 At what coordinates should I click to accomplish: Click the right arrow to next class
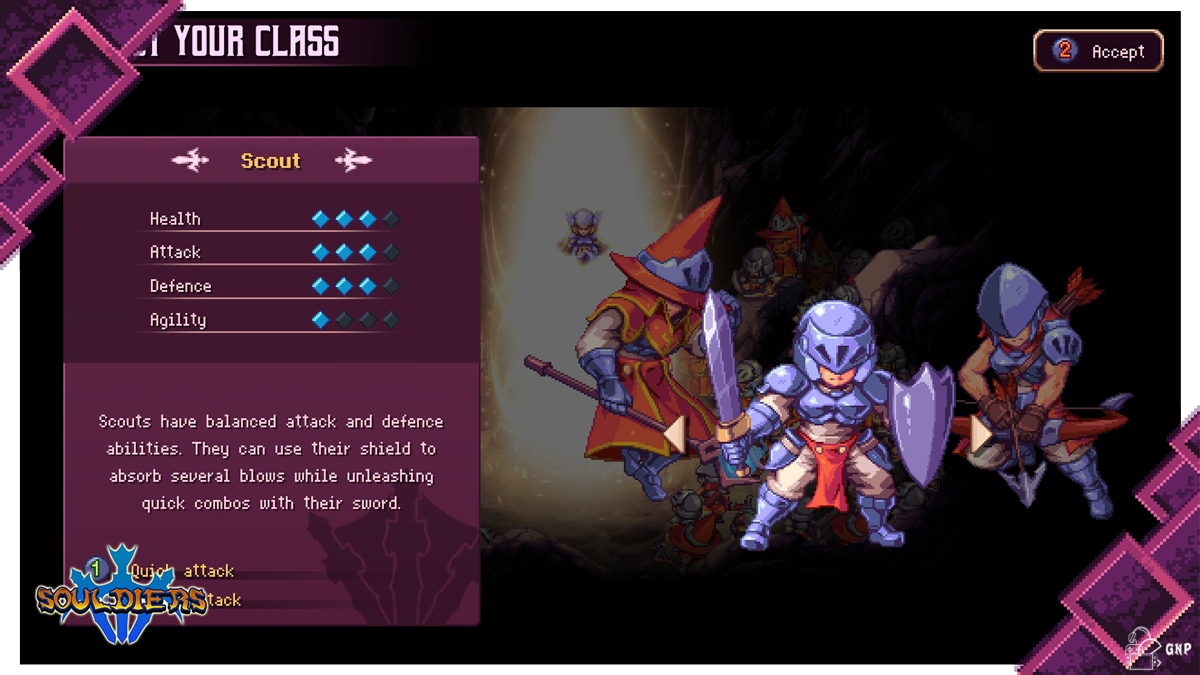tap(980, 434)
